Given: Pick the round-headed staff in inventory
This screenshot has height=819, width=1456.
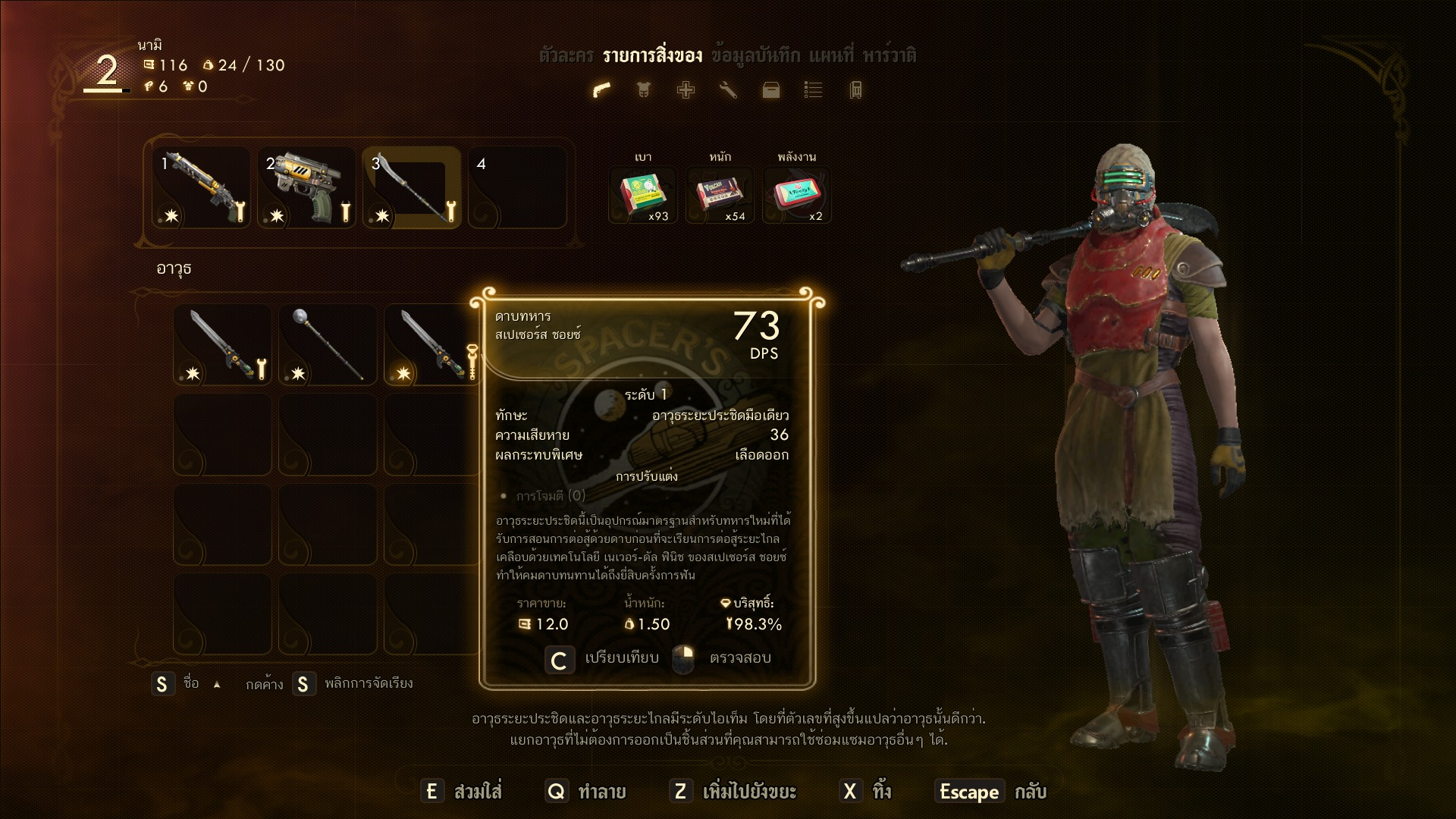Looking at the screenshot, I should click(x=328, y=346).
